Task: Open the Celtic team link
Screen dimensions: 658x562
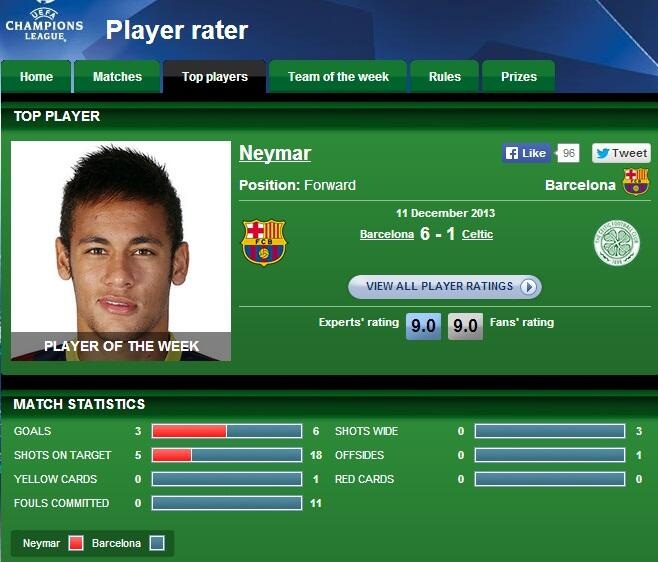Action: pos(477,234)
